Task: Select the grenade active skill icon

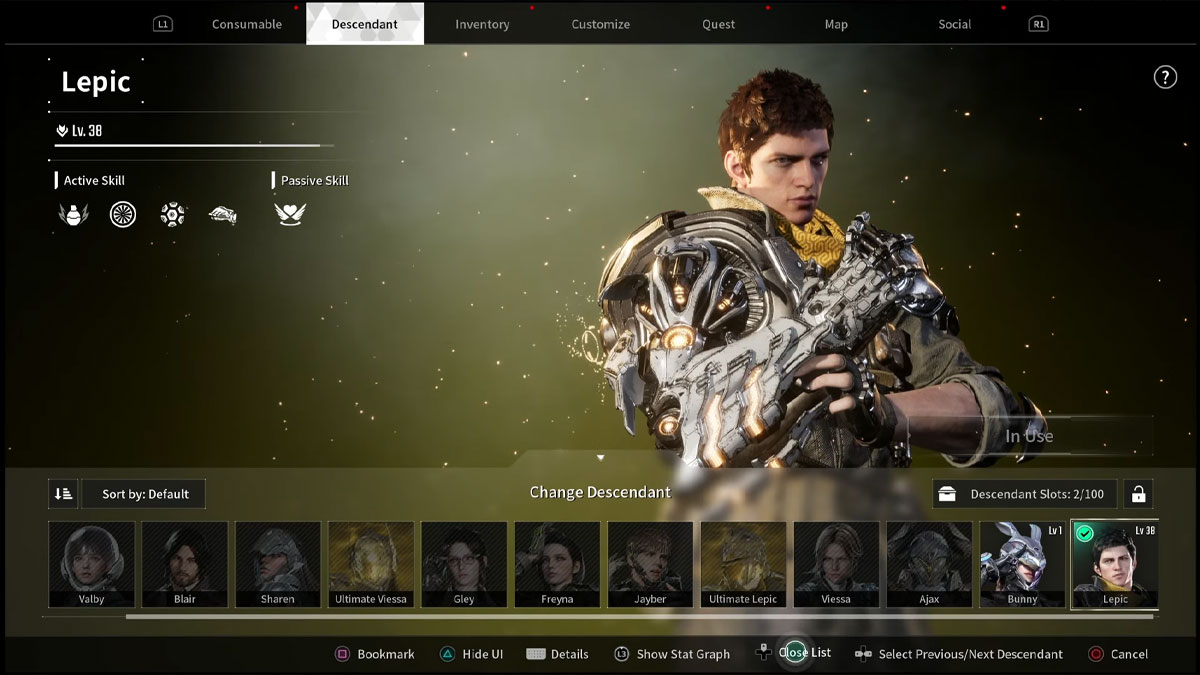Action: 73,214
